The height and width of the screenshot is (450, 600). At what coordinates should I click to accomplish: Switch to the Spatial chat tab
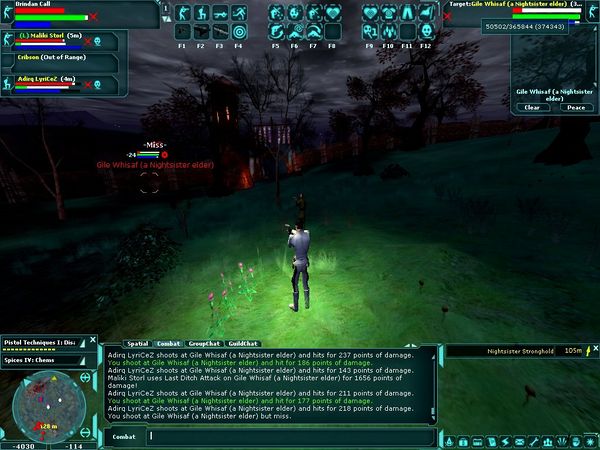(x=137, y=344)
